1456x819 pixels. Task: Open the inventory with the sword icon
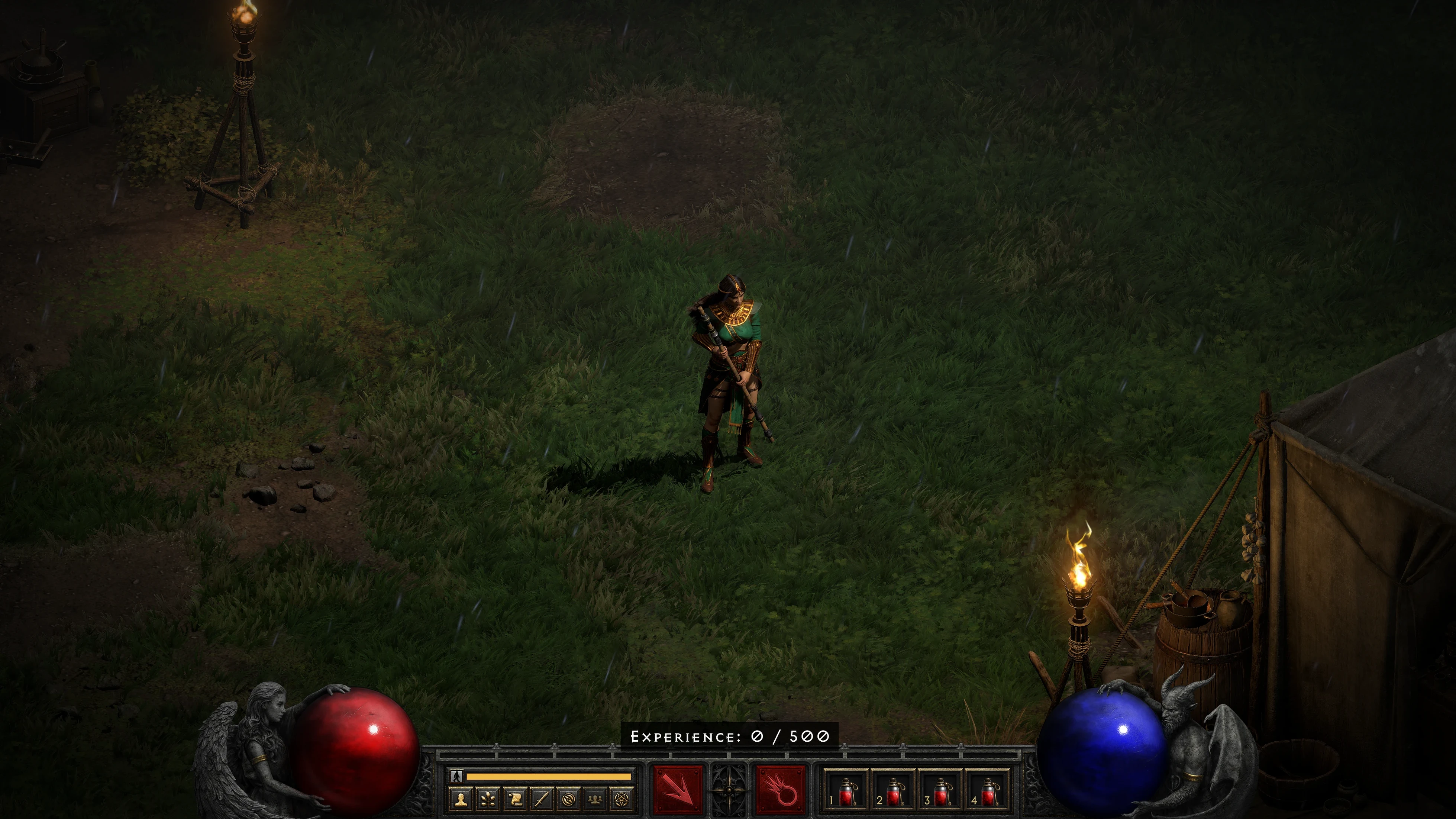point(543,799)
